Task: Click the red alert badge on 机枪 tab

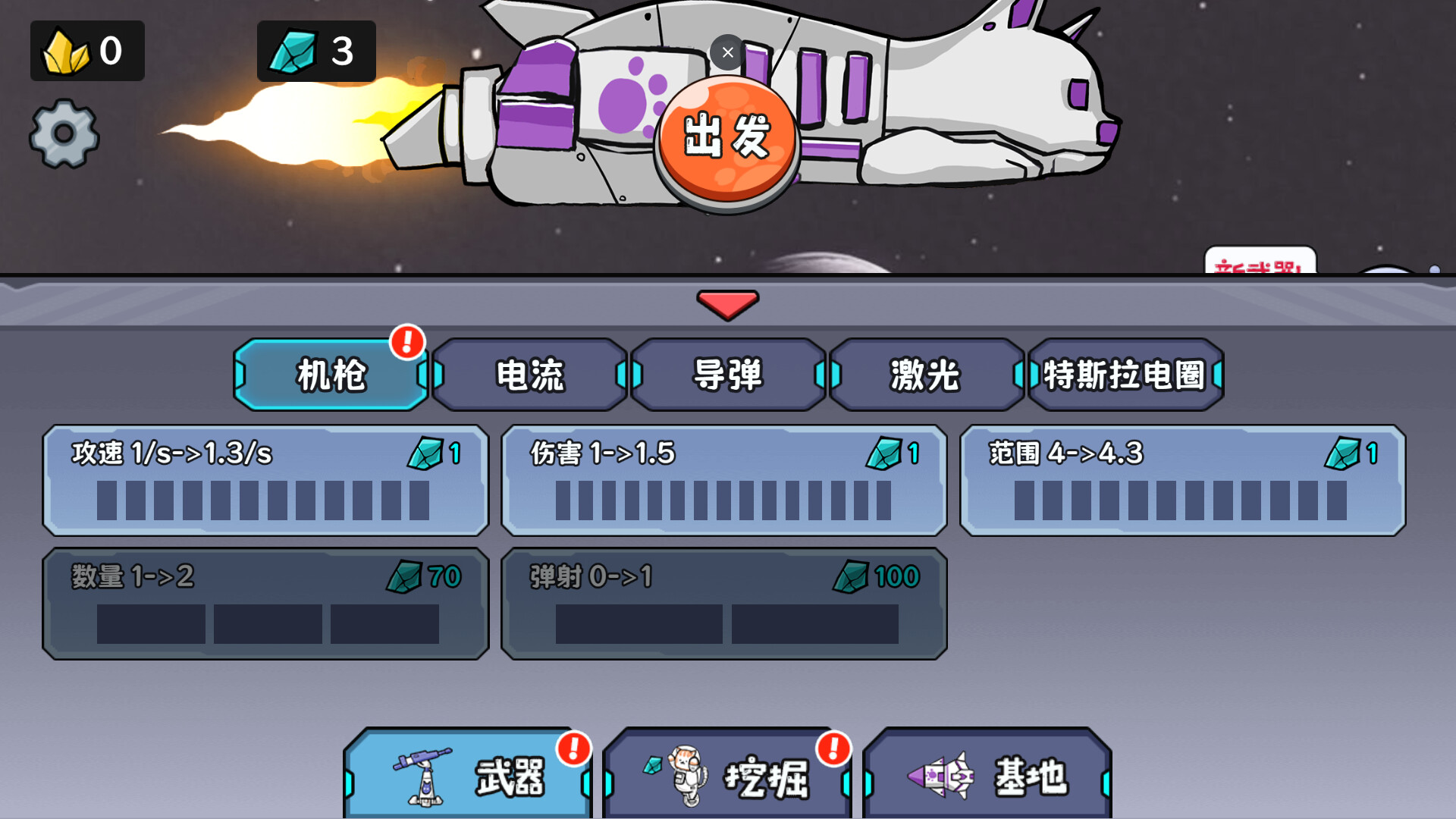Action: click(x=406, y=343)
